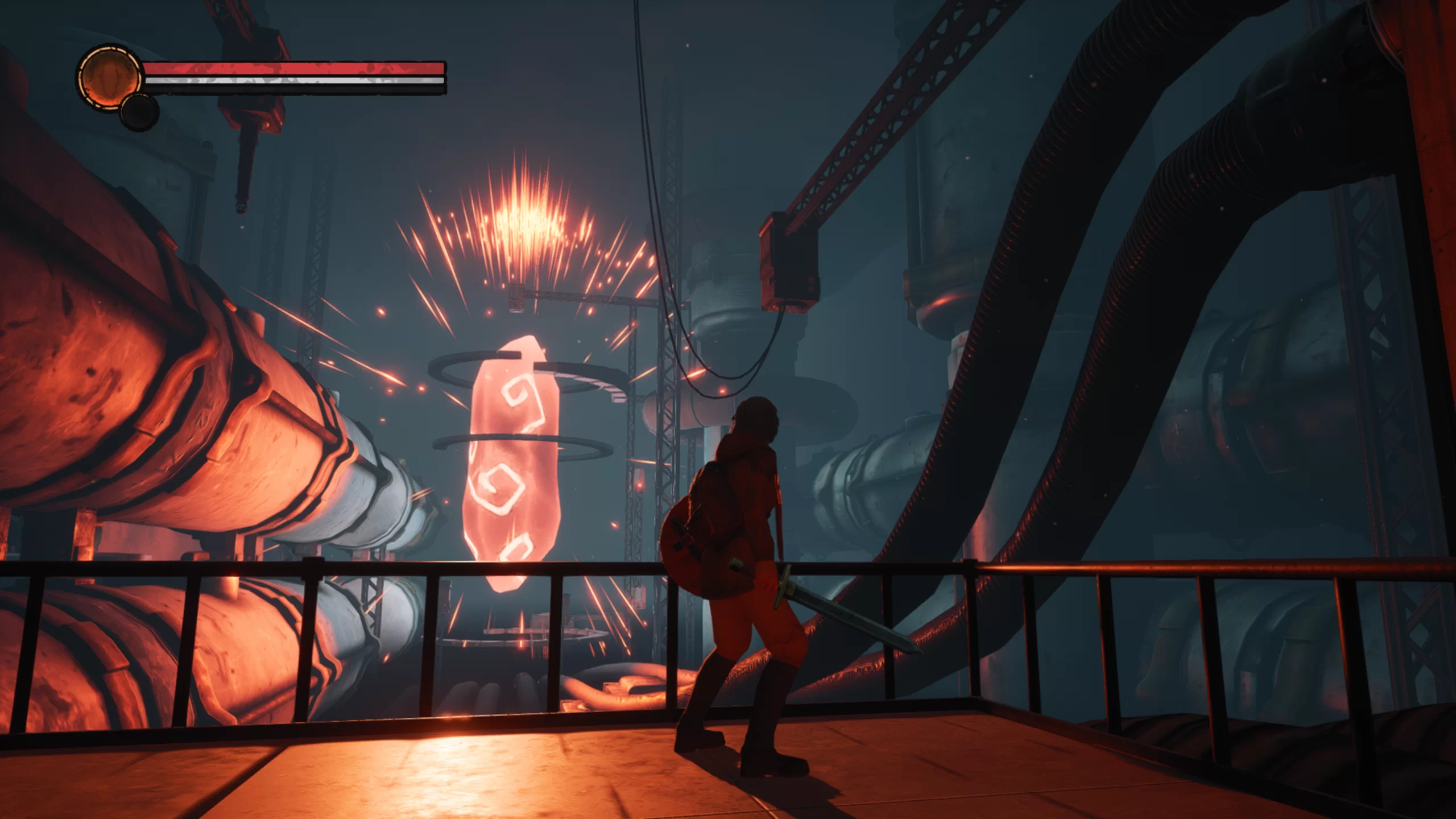
Task: Click the orange orb icon beside the health bar
Action: click(x=110, y=78)
